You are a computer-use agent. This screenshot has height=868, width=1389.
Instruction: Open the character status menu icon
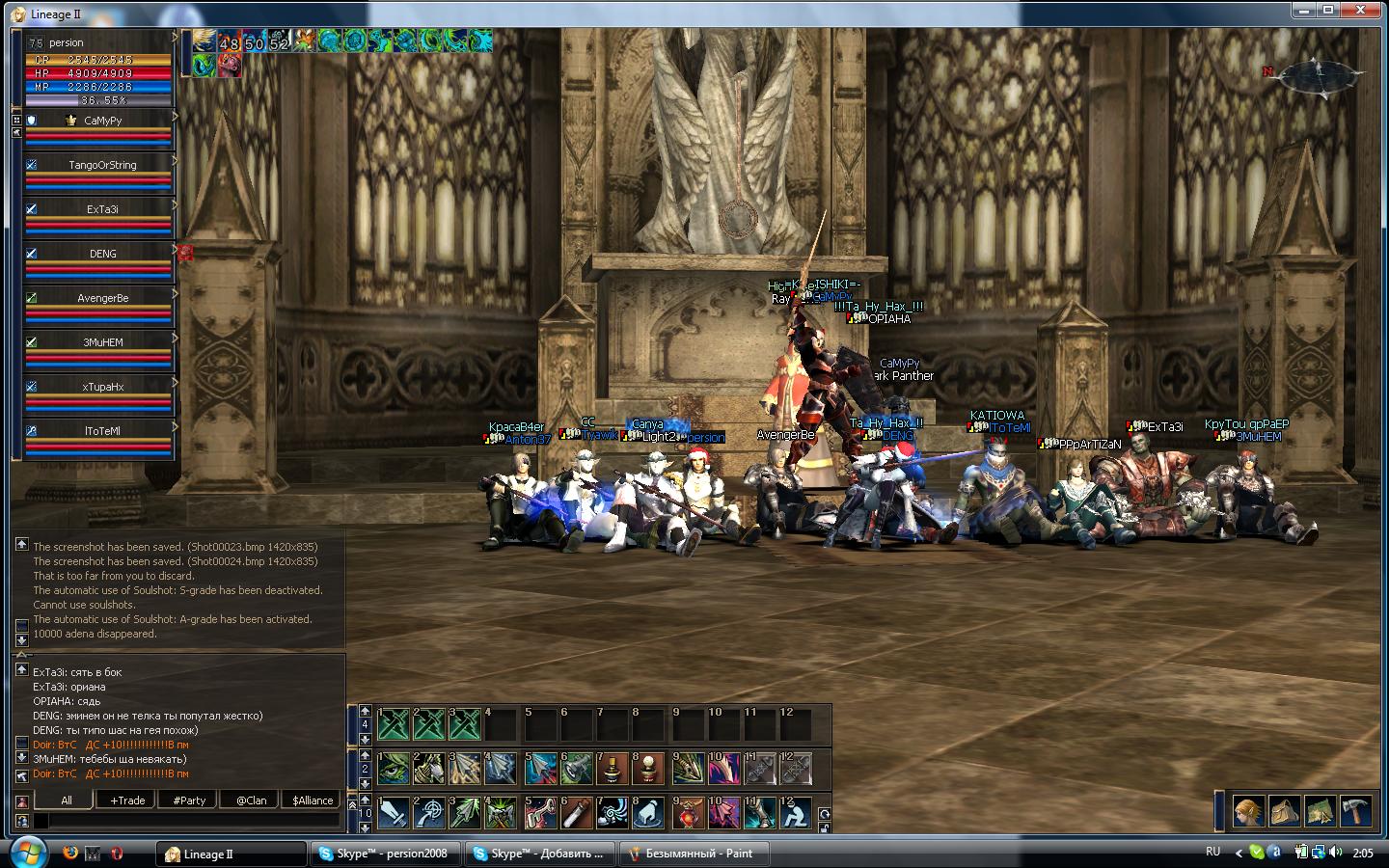point(1249,811)
